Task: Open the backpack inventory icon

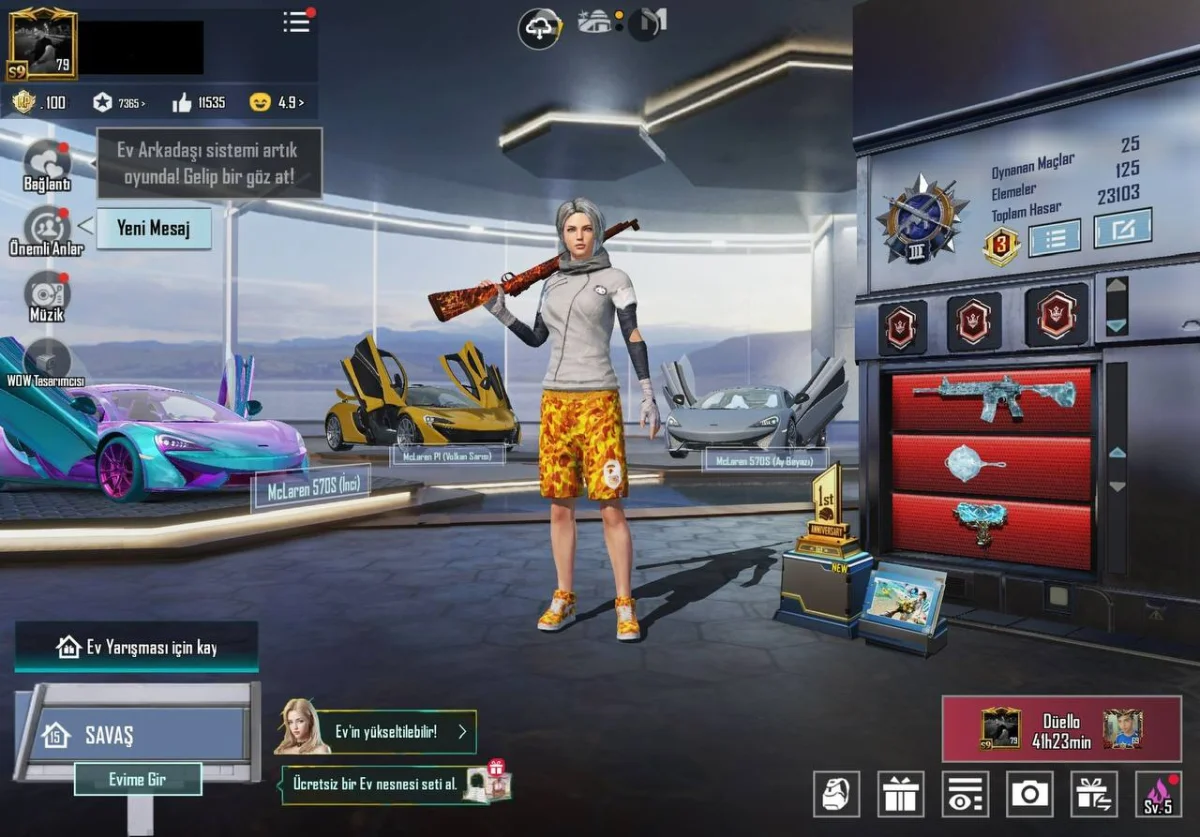Action: point(836,794)
